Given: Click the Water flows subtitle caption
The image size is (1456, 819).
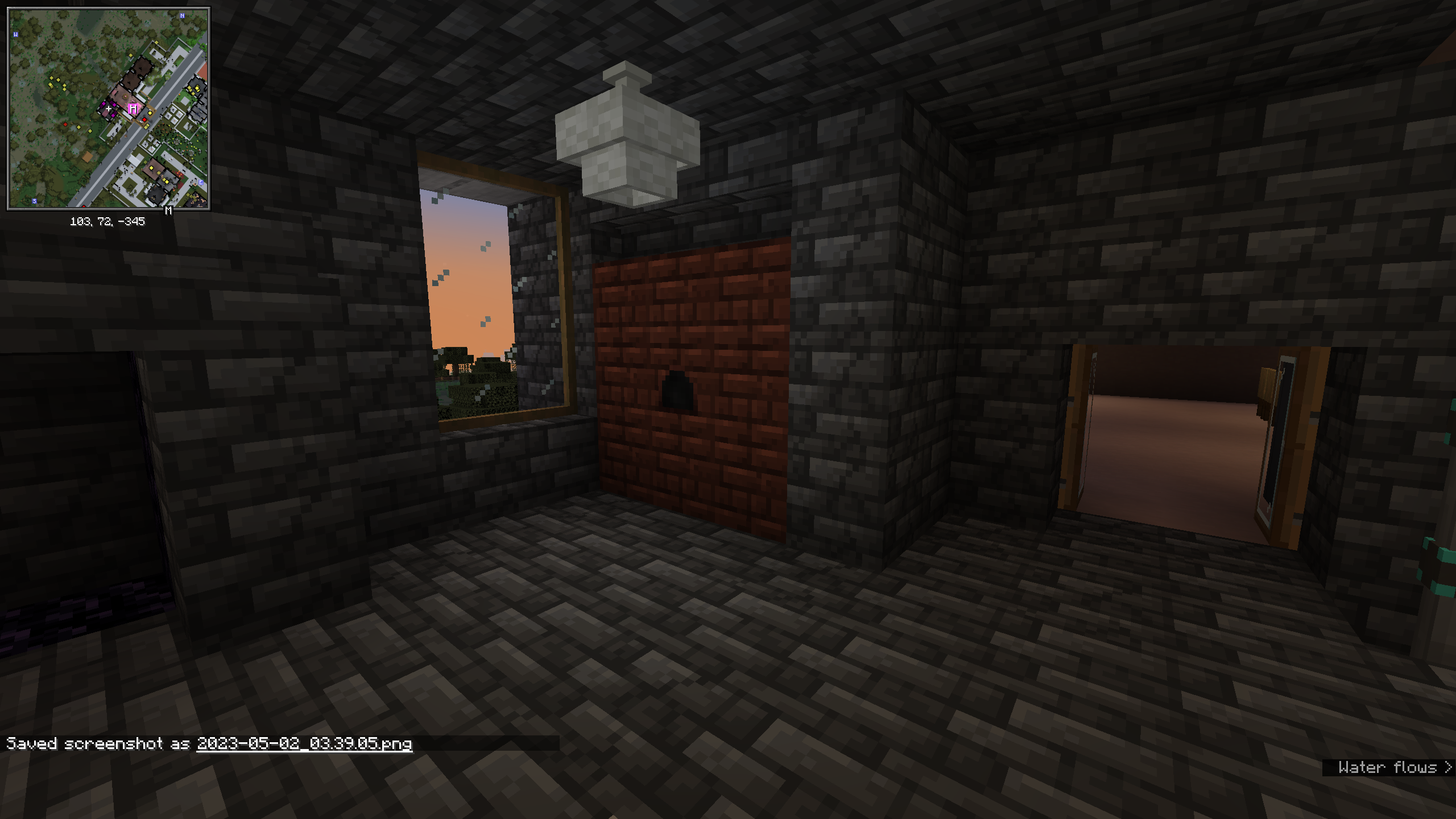Looking at the screenshot, I should [x=1388, y=768].
